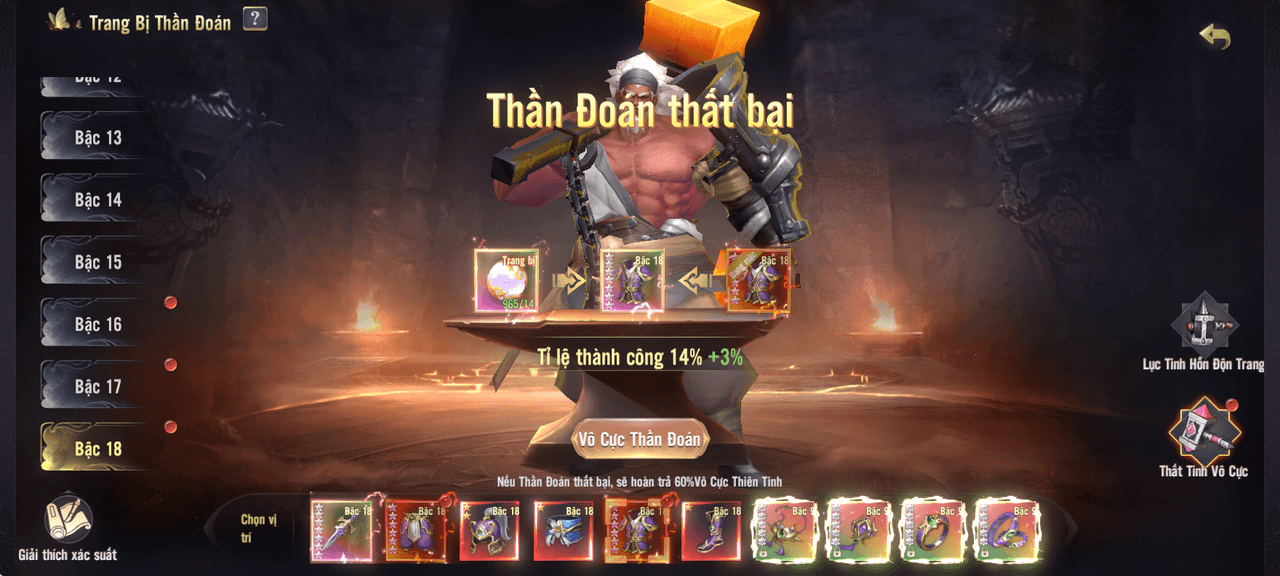Click the material orb showing 965/14
Viewport: 1280px width, 576px height.
click(x=506, y=281)
